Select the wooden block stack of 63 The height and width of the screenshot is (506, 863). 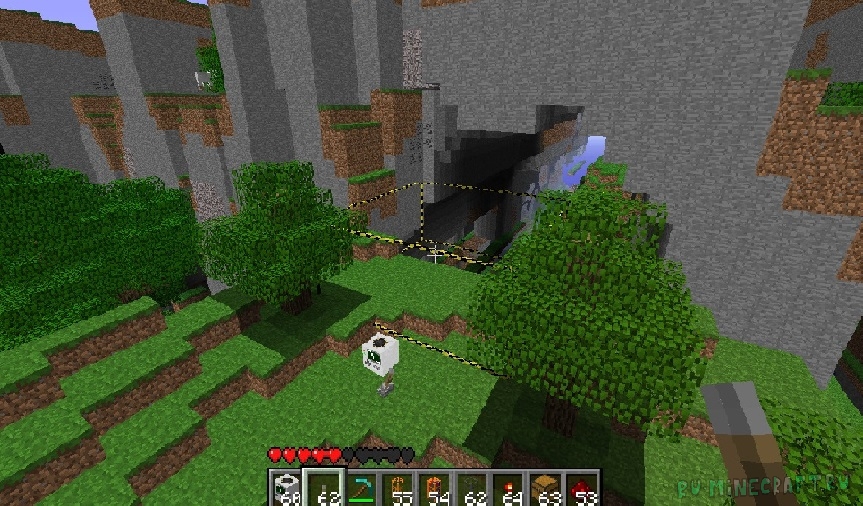pos(545,488)
